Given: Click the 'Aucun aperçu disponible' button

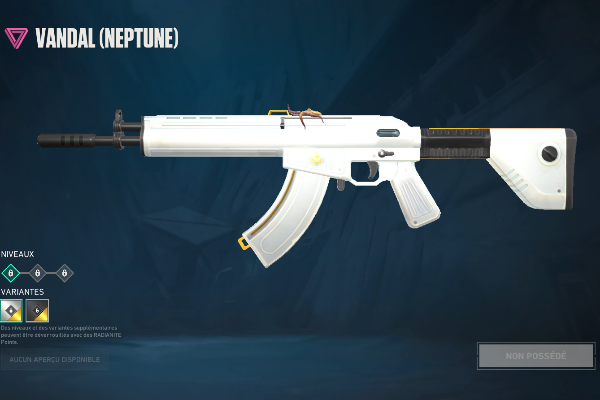Looking at the screenshot, I should [x=54, y=358].
